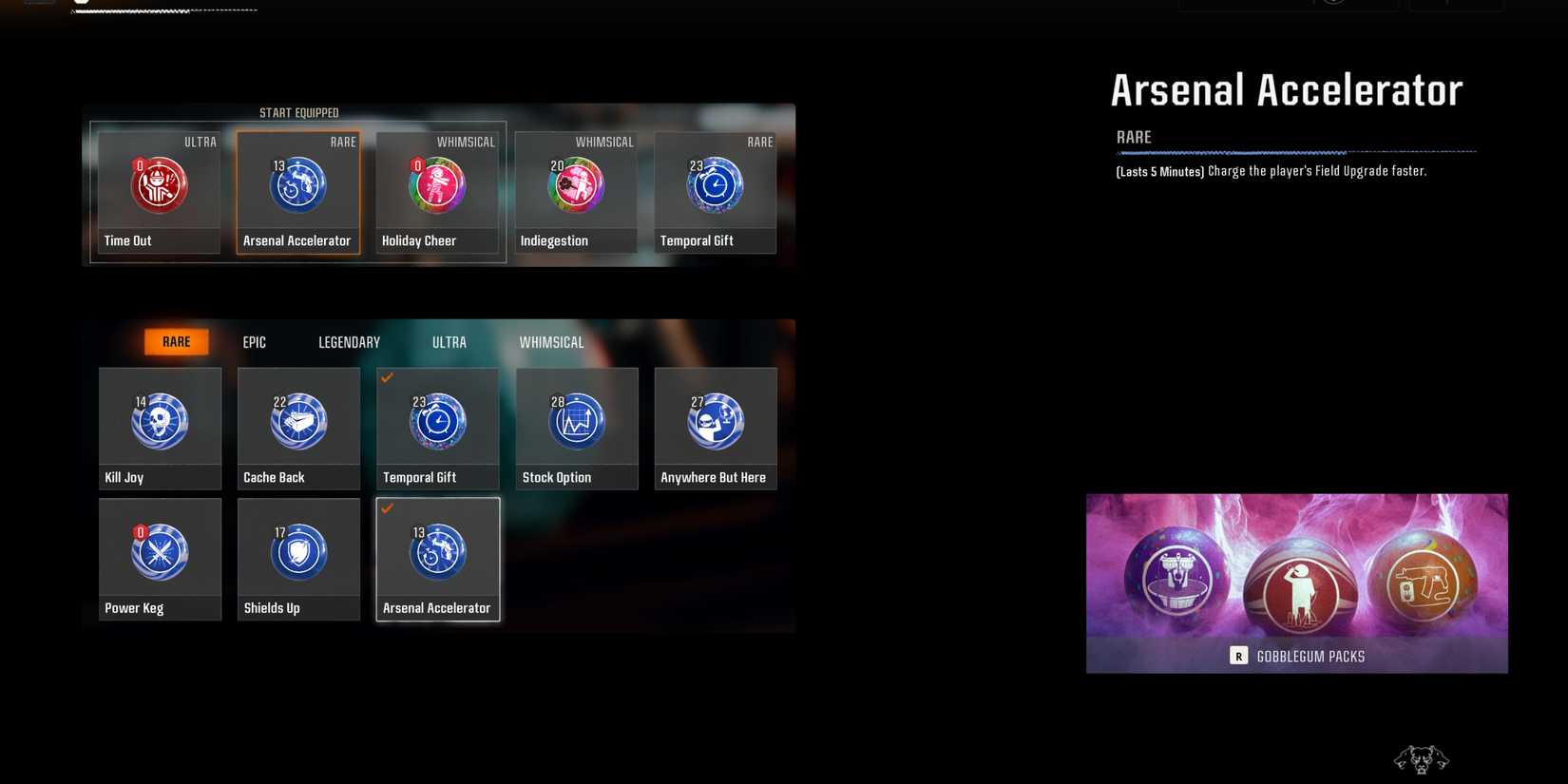Switch to the EPIC rarity tab
Image resolution: width=1568 pixels, height=784 pixels.
tap(254, 341)
